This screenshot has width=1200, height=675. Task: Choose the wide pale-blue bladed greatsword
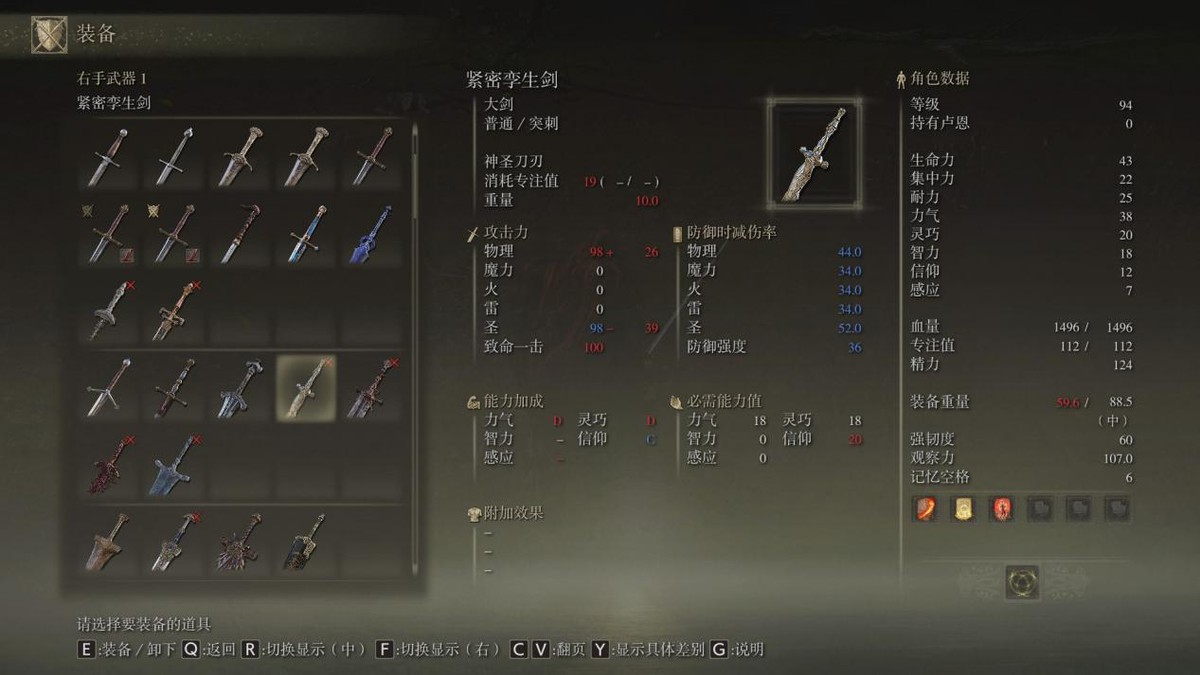tap(174, 464)
